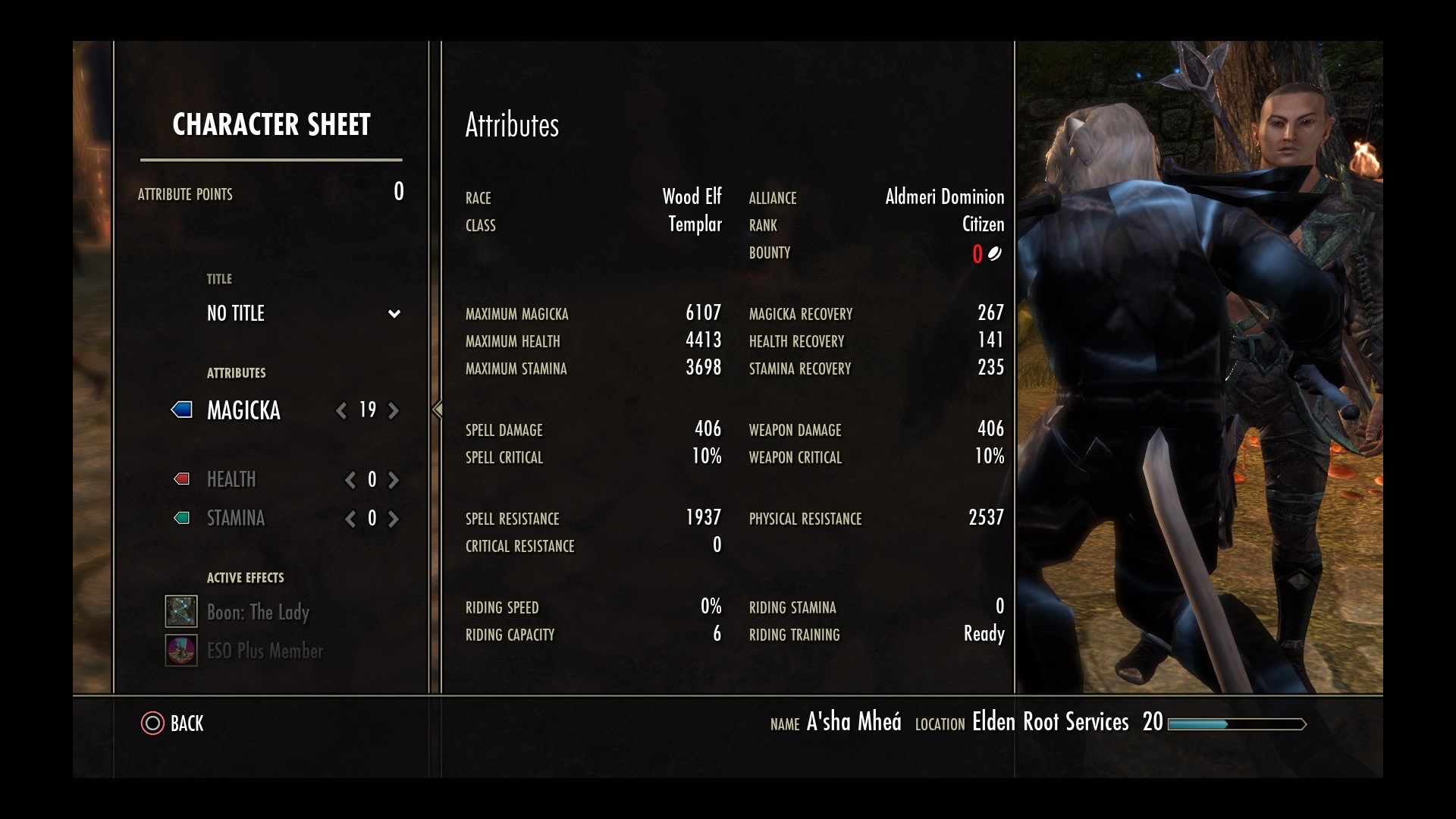Click the ESO Plus Member icon
This screenshot has height=819, width=1456.
(180, 650)
